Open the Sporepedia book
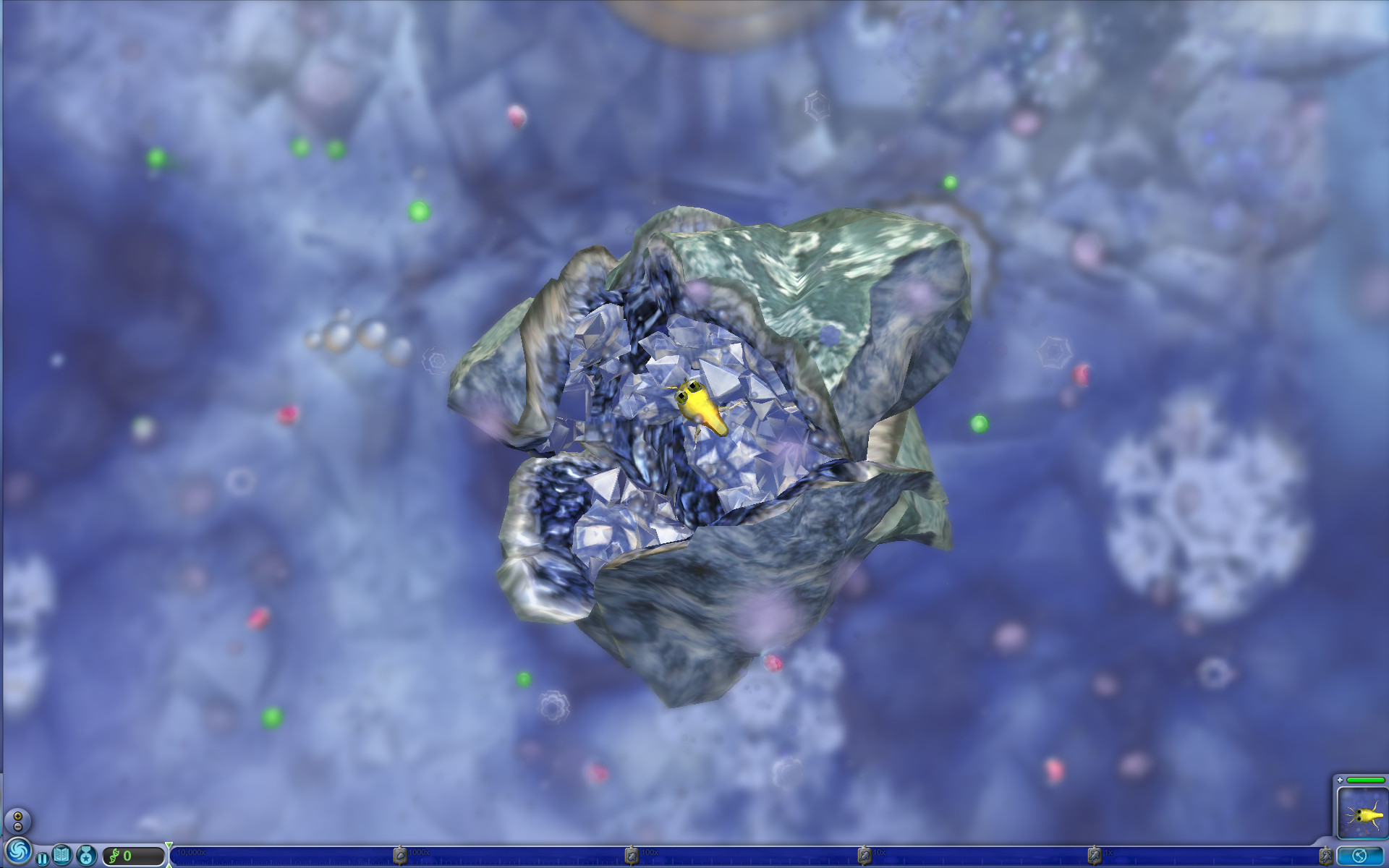This screenshot has width=1389, height=868. click(61, 854)
